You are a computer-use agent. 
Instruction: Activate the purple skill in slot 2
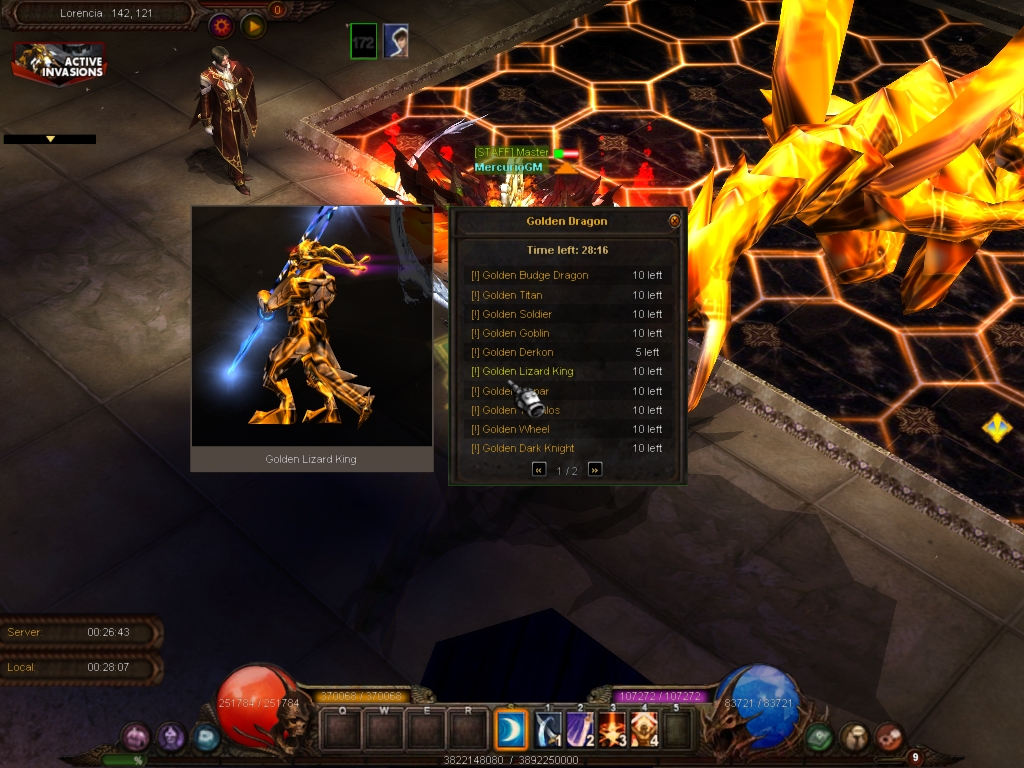(x=581, y=730)
